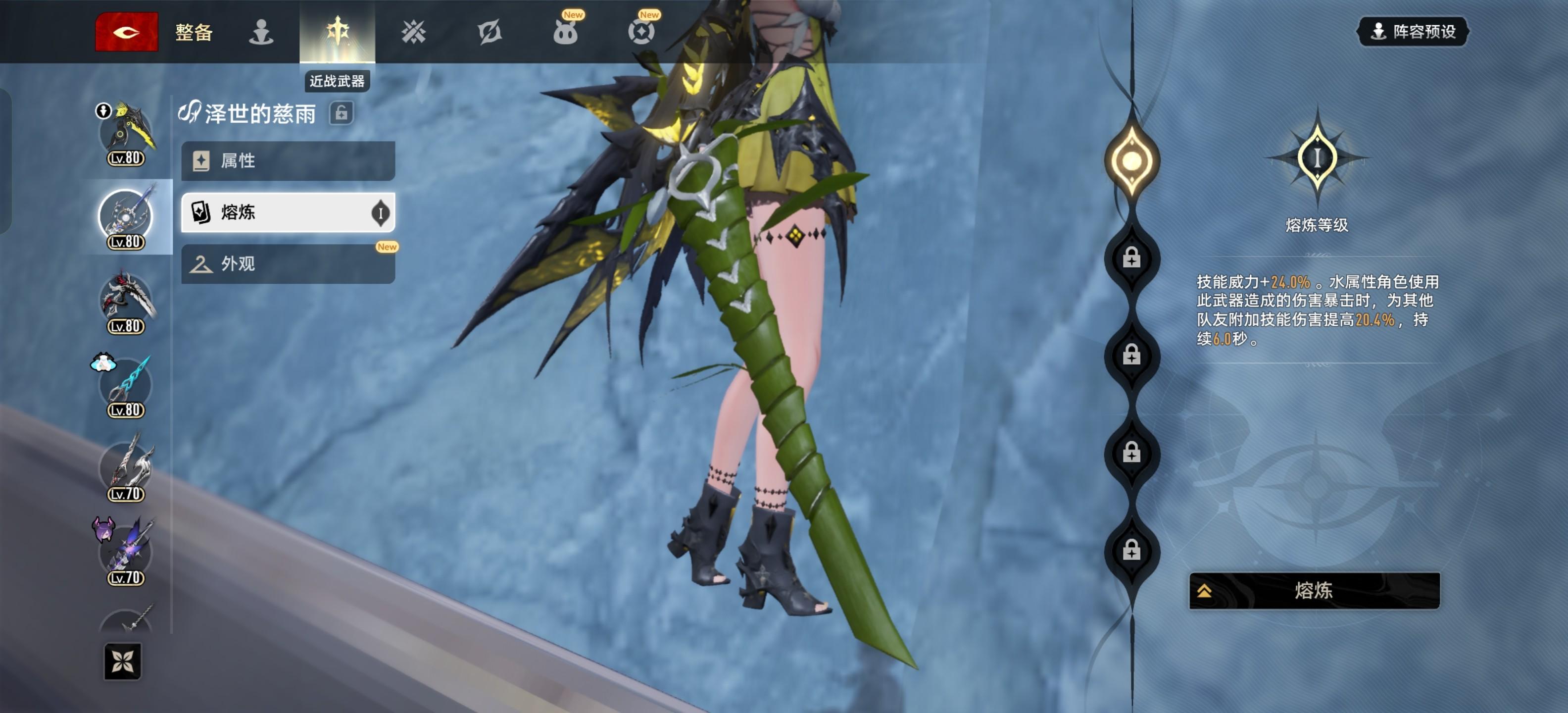Open the slashed-circle tab
The width and height of the screenshot is (1568, 713).
[x=490, y=32]
